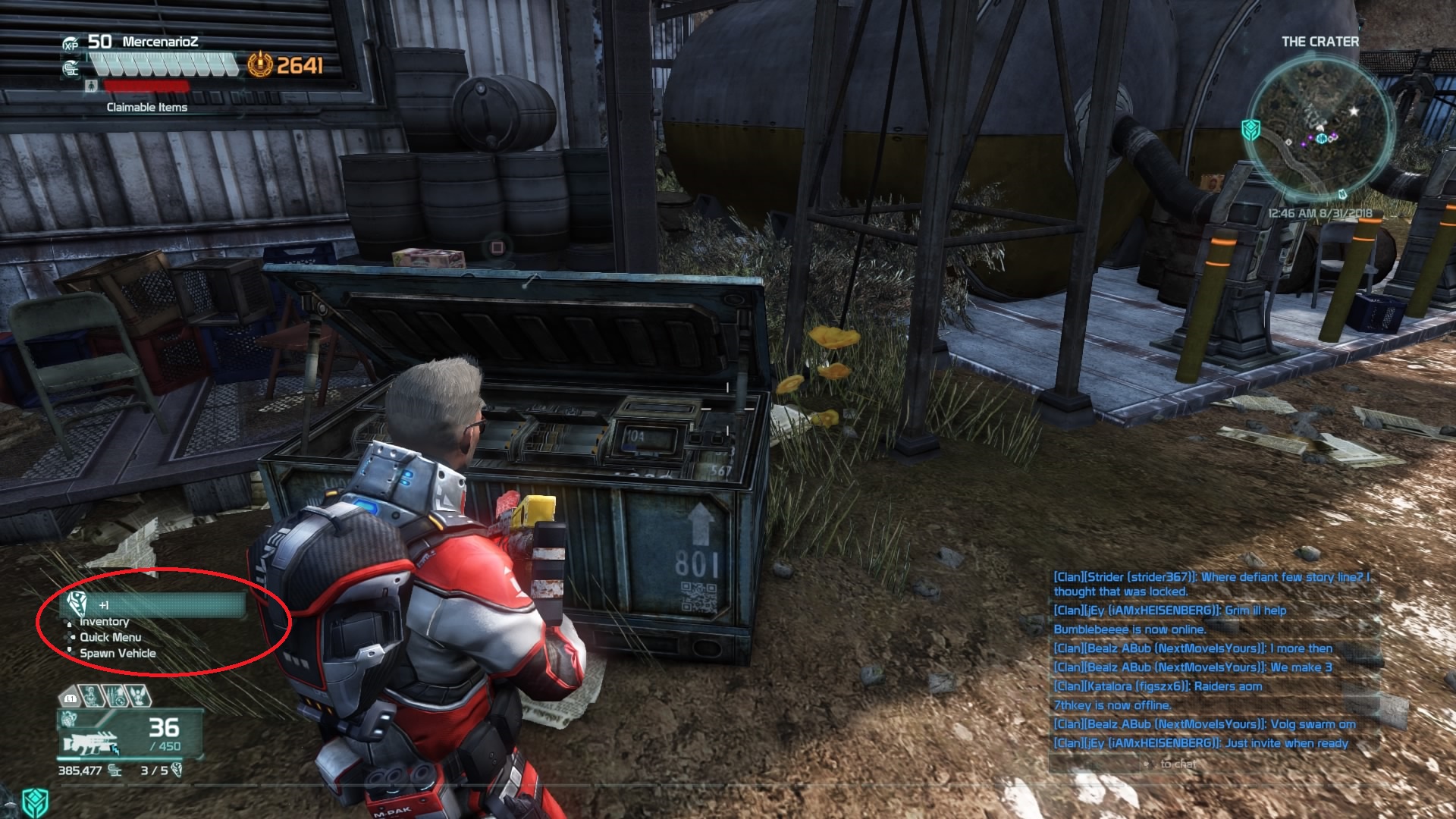Viewport: 1456px width, 819px height.
Task: Select the MercenarioZ player name plate
Action: click(x=160, y=42)
